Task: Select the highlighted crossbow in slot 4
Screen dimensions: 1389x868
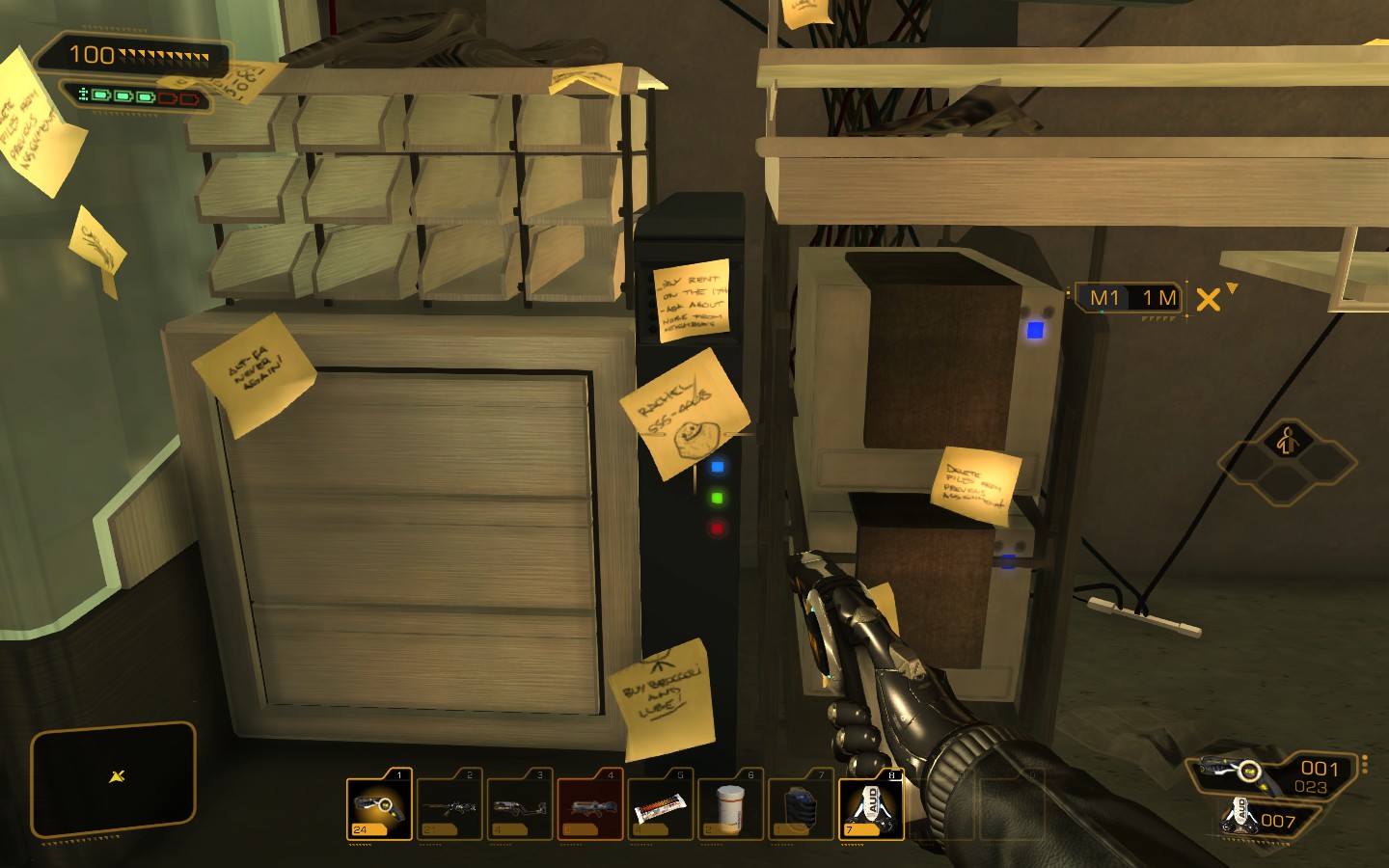Action: pyautogui.click(x=588, y=805)
